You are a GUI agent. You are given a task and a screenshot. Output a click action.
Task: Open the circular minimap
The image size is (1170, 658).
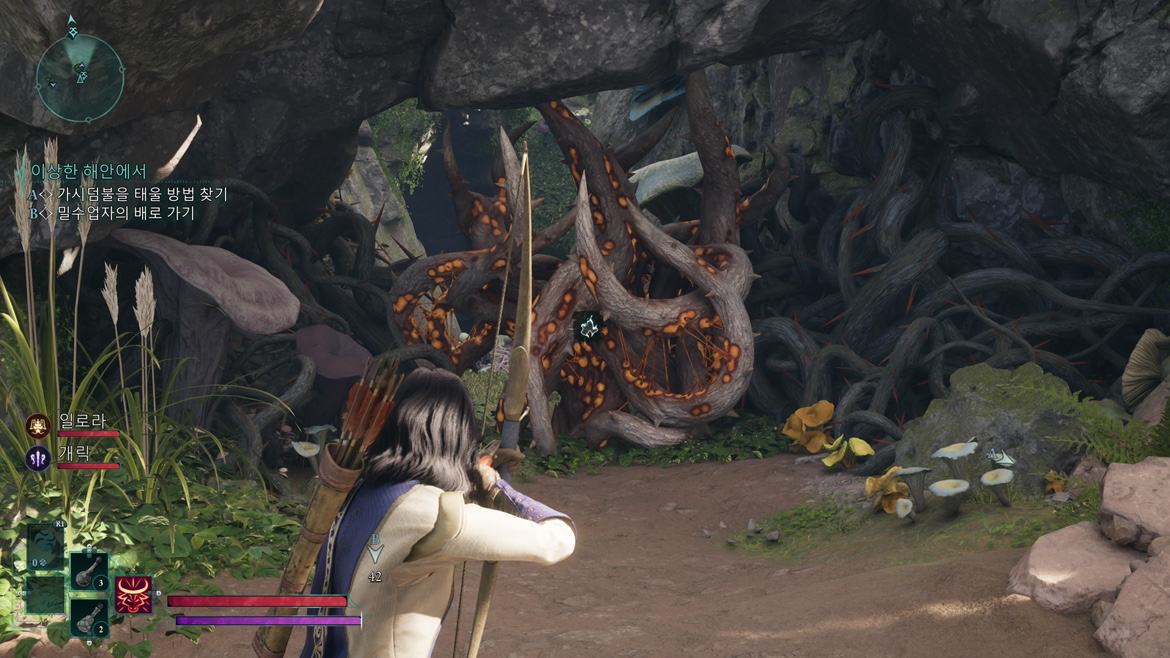click(80, 75)
